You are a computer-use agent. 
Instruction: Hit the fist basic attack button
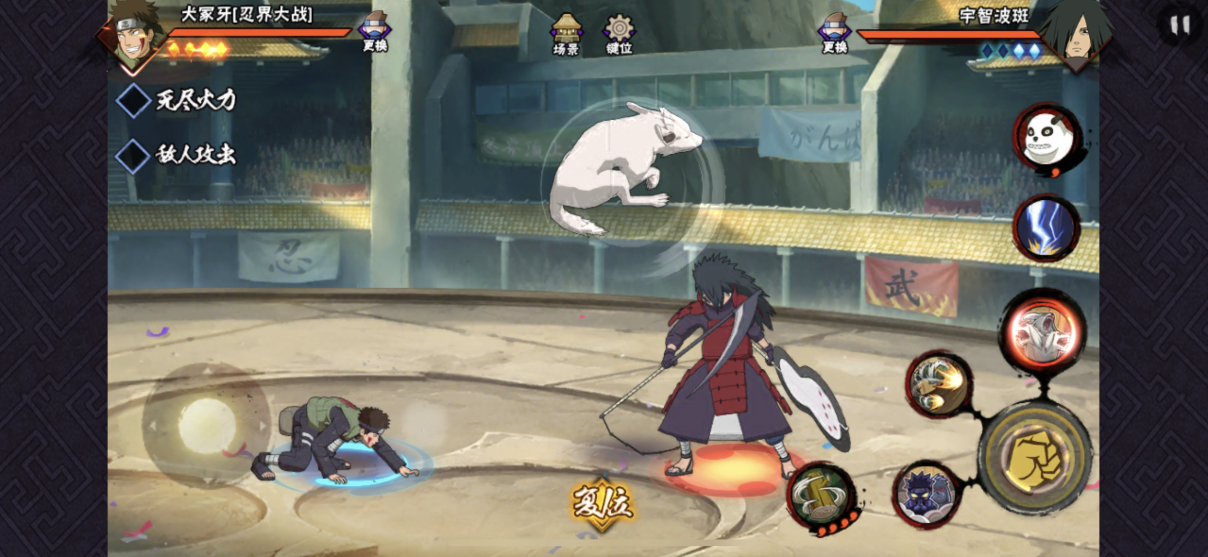click(x=1035, y=458)
